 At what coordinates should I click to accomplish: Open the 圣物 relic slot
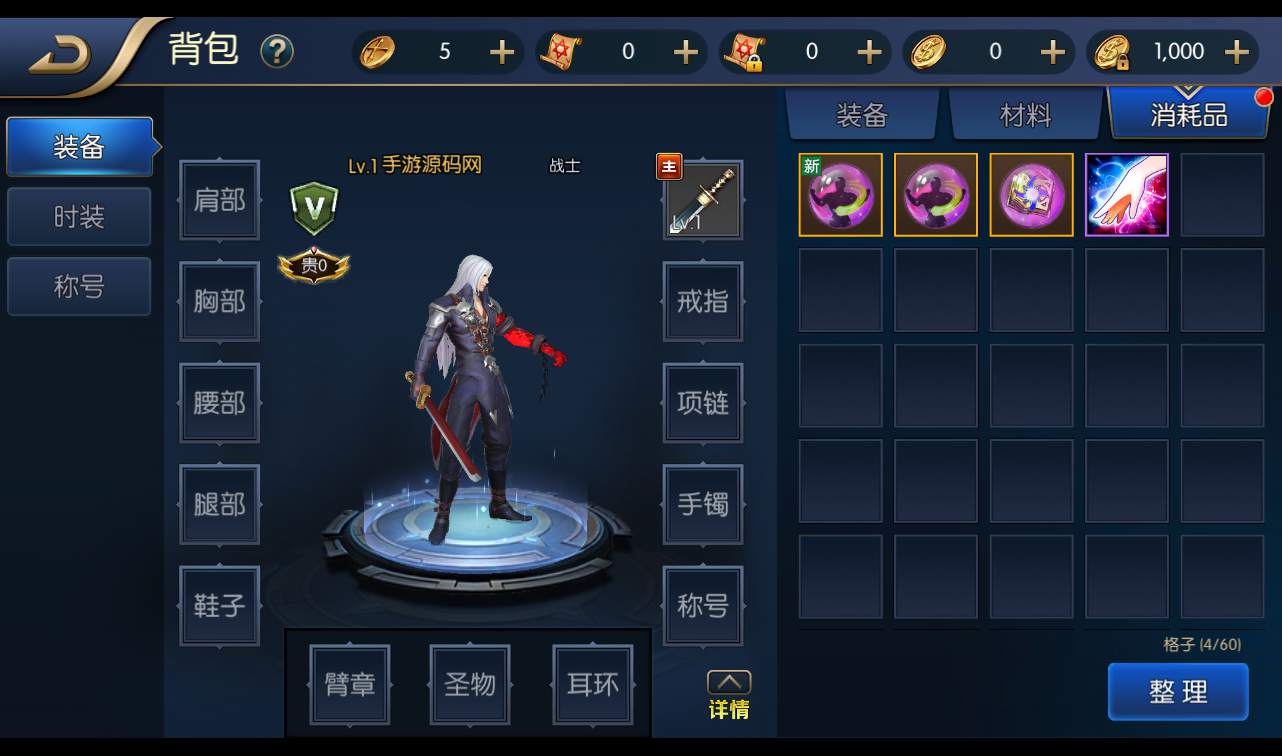(470, 685)
